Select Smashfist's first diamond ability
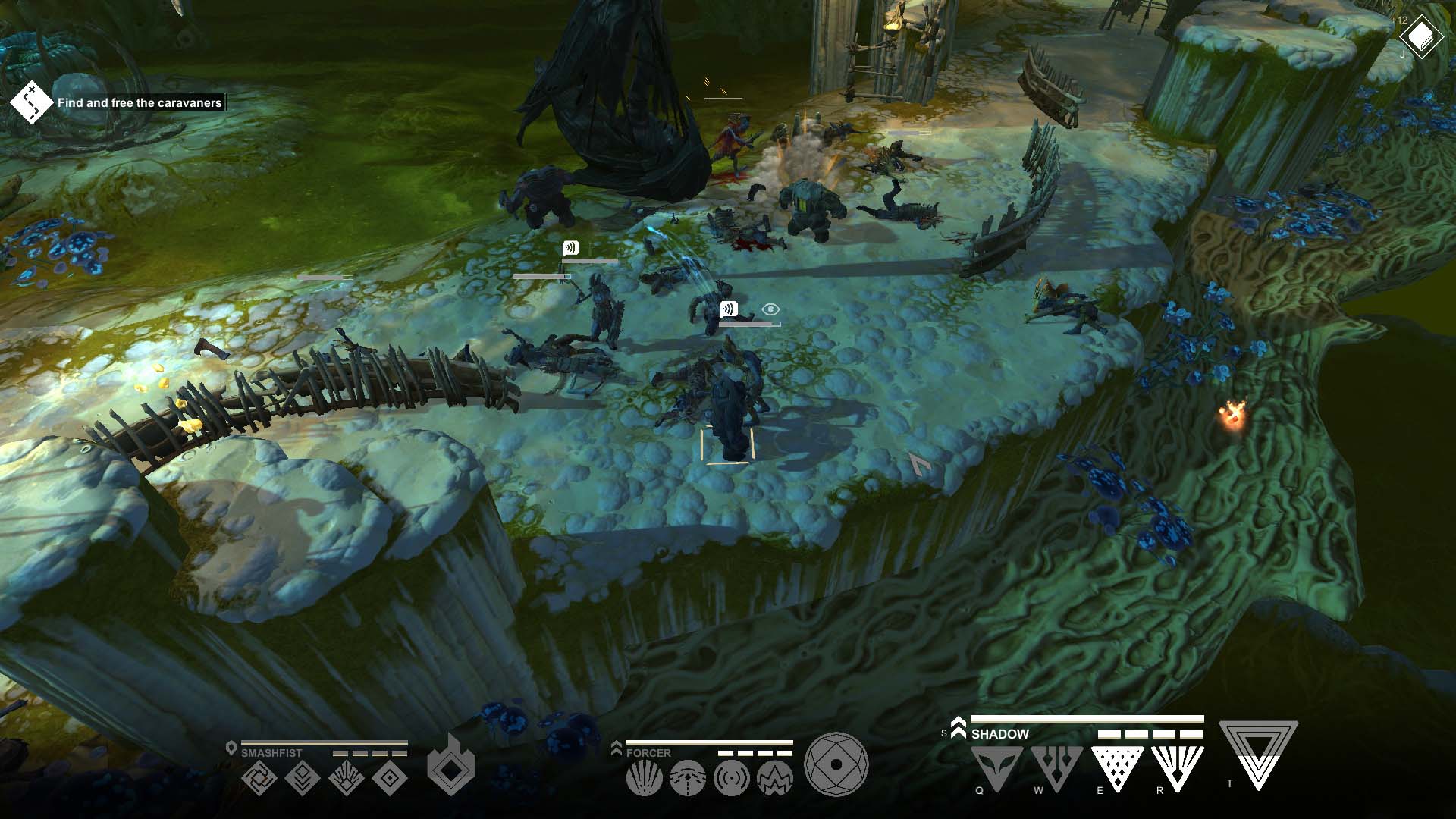This screenshot has height=819, width=1456. click(260, 778)
